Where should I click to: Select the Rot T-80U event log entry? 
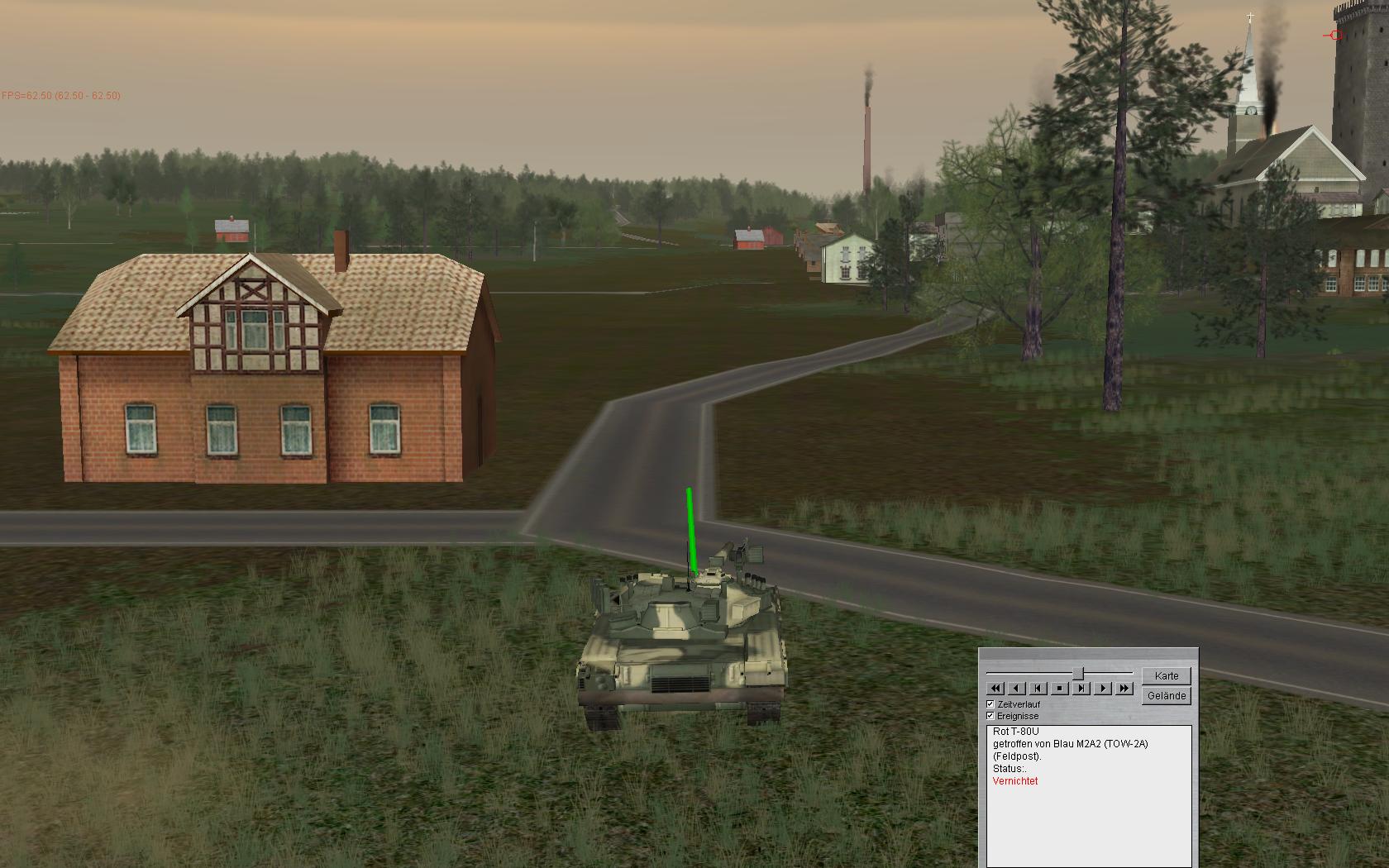click(1015, 732)
